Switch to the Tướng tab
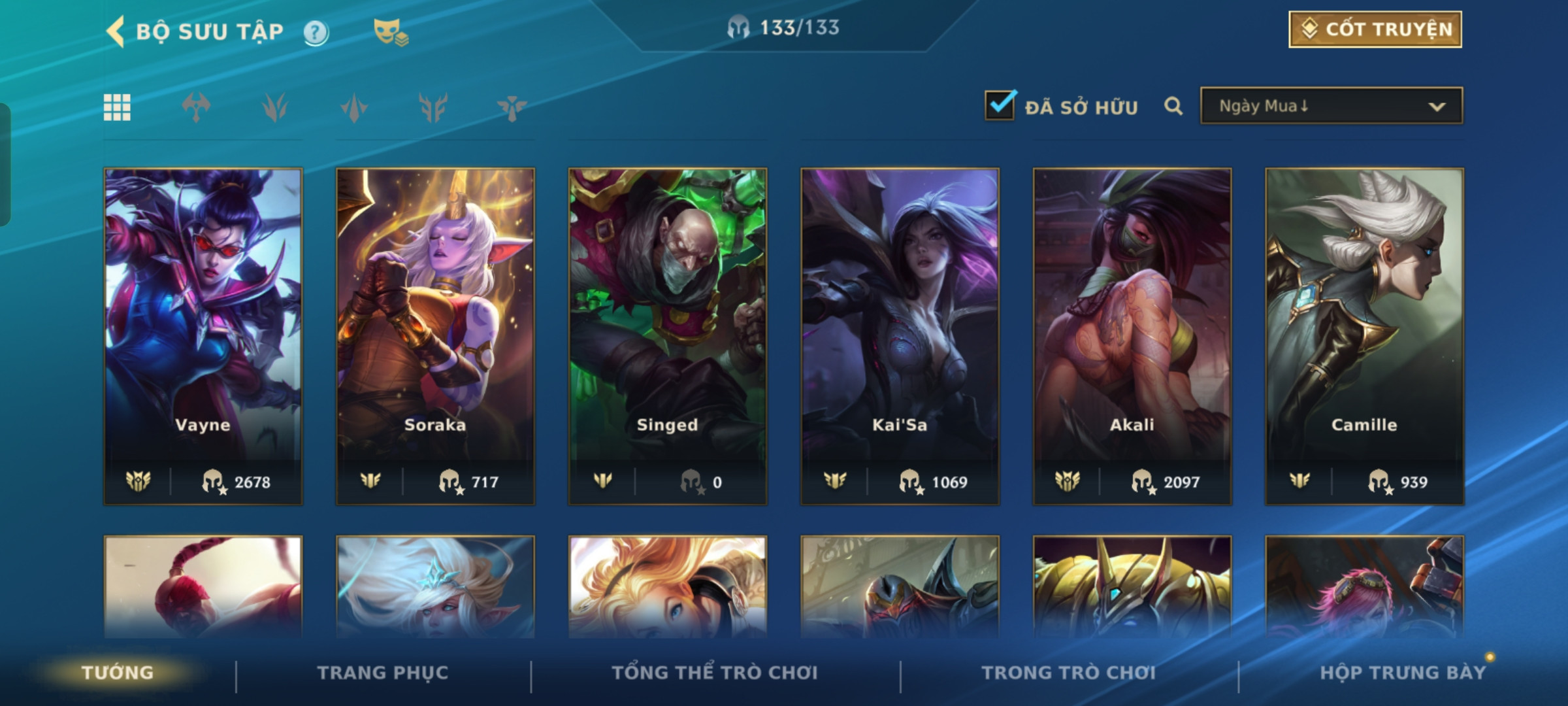The height and width of the screenshot is (706, 1568). pos(118,673)
